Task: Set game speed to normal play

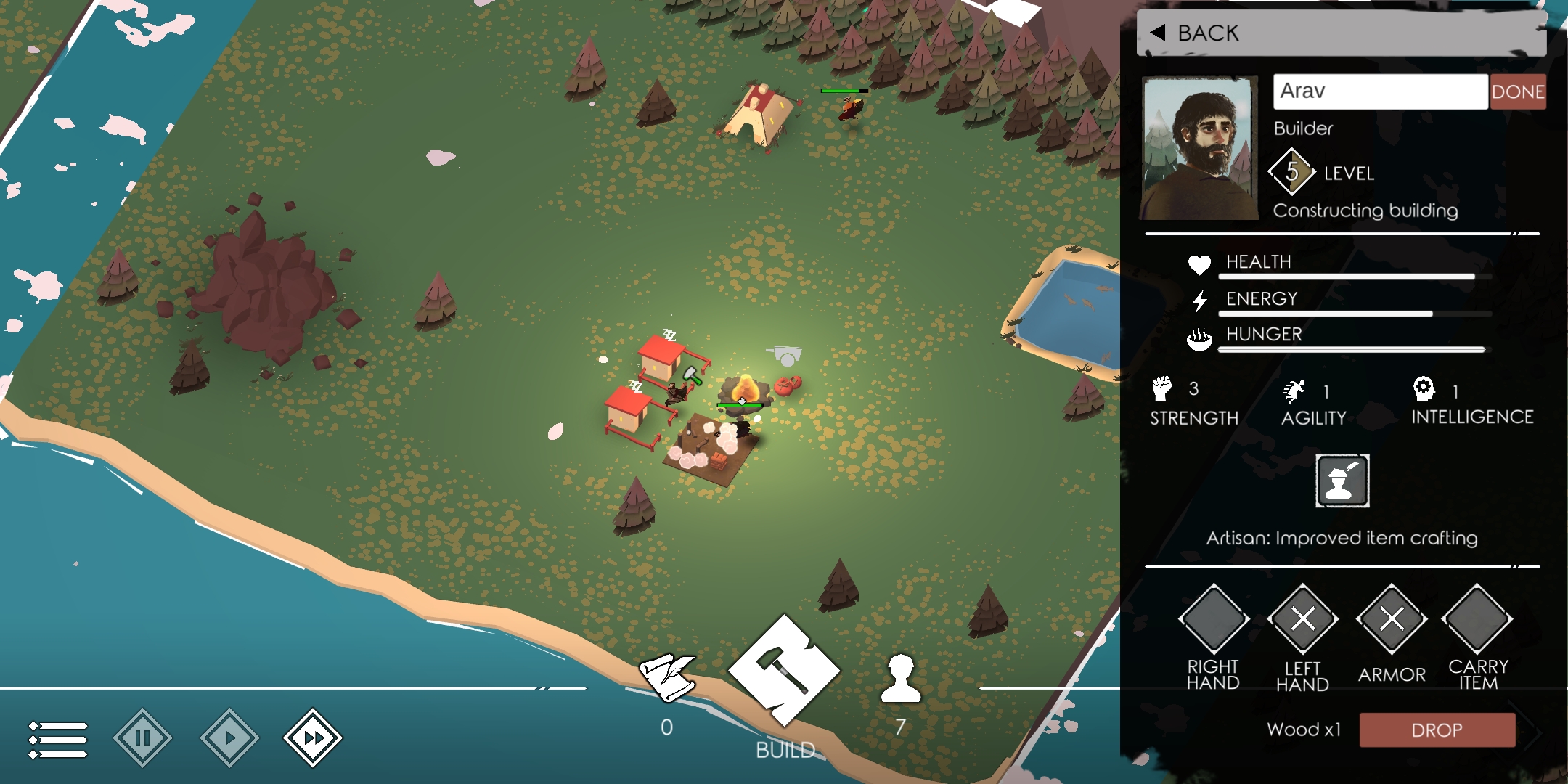Action: 229,738
